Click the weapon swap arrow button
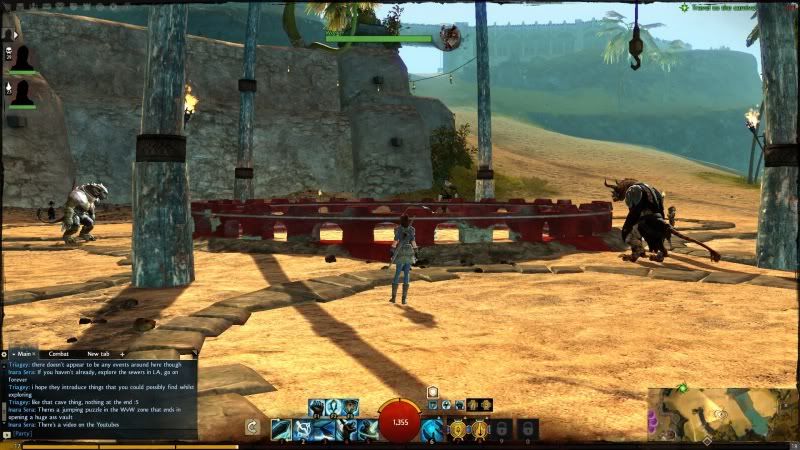800x450 pixels. click(252, 428)
